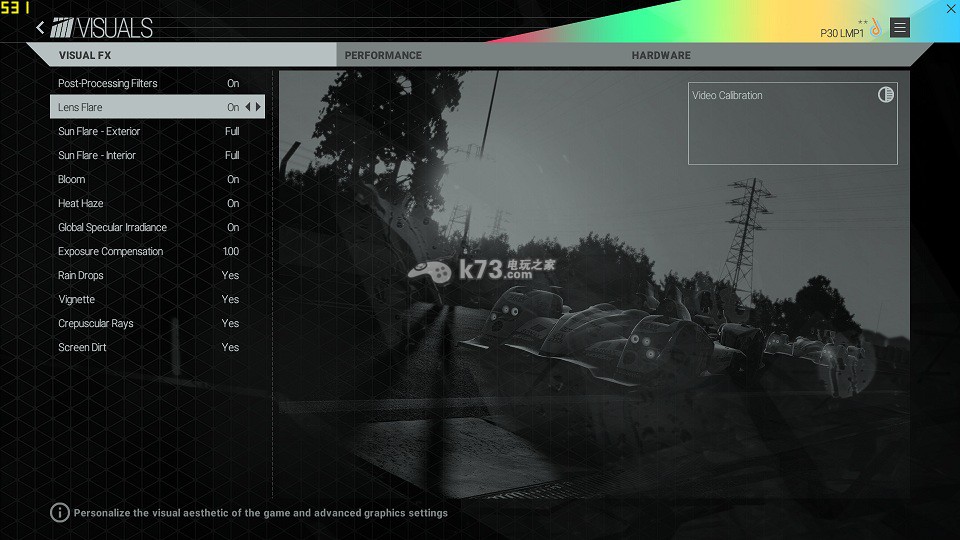Screen dimensions: 960x540
Task: Open the hamburger menu in top corner
Action: [x=900, y=28]
